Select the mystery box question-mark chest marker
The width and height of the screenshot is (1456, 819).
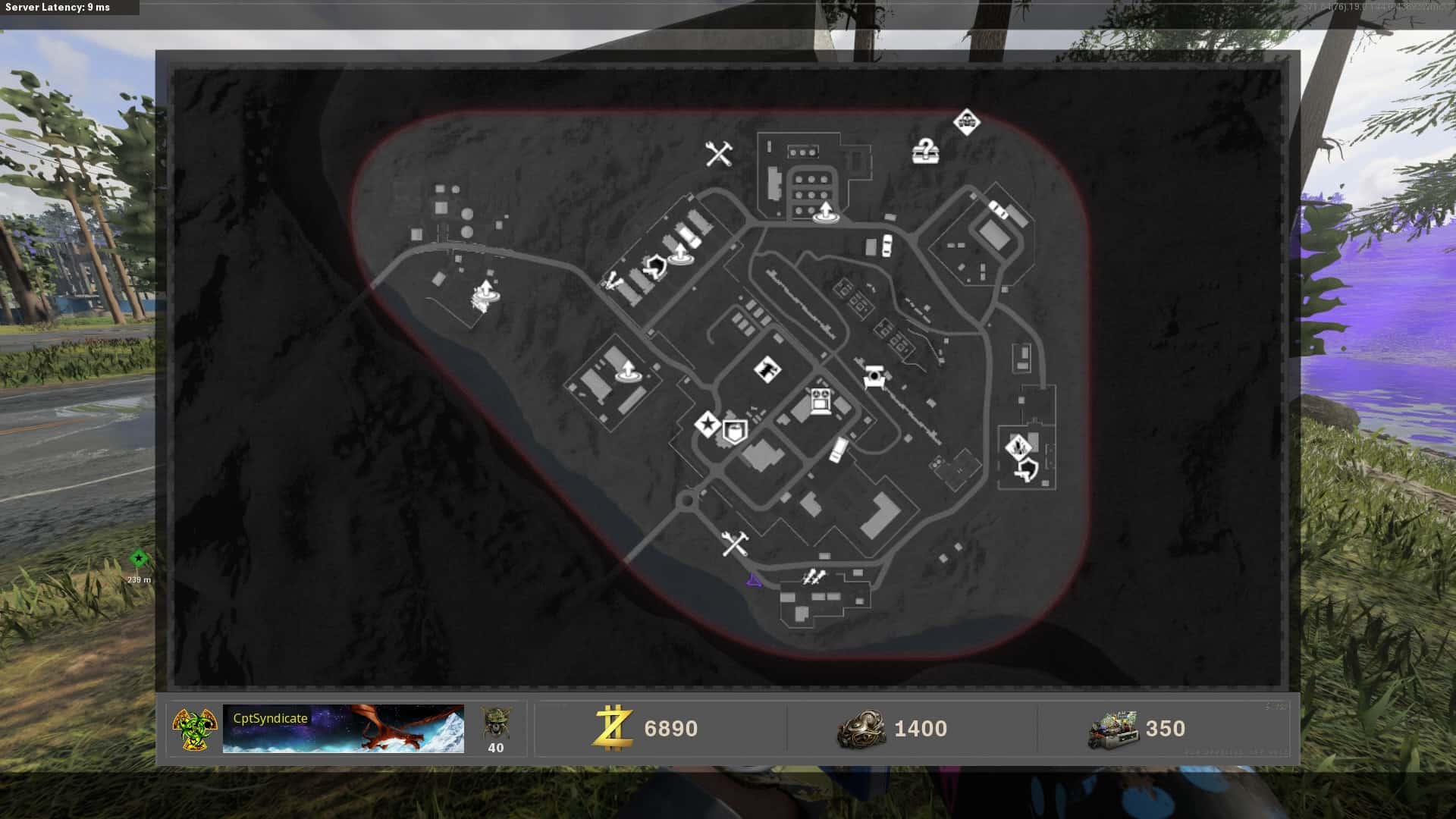pyautogui.click(x=924, y=152)
